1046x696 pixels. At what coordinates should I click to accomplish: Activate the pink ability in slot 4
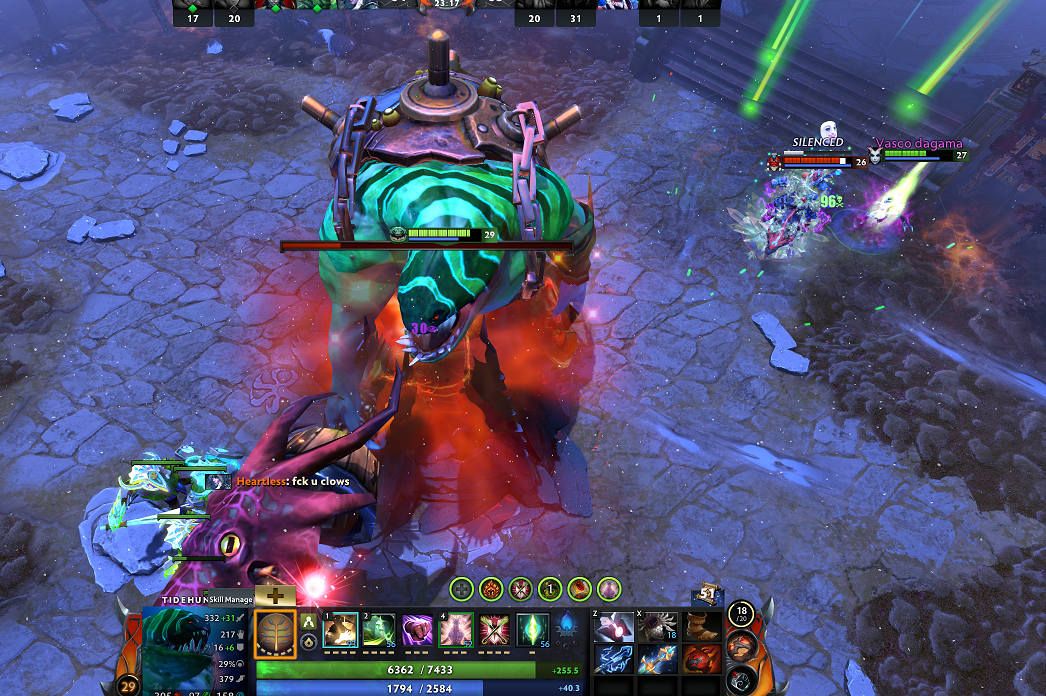456,631
